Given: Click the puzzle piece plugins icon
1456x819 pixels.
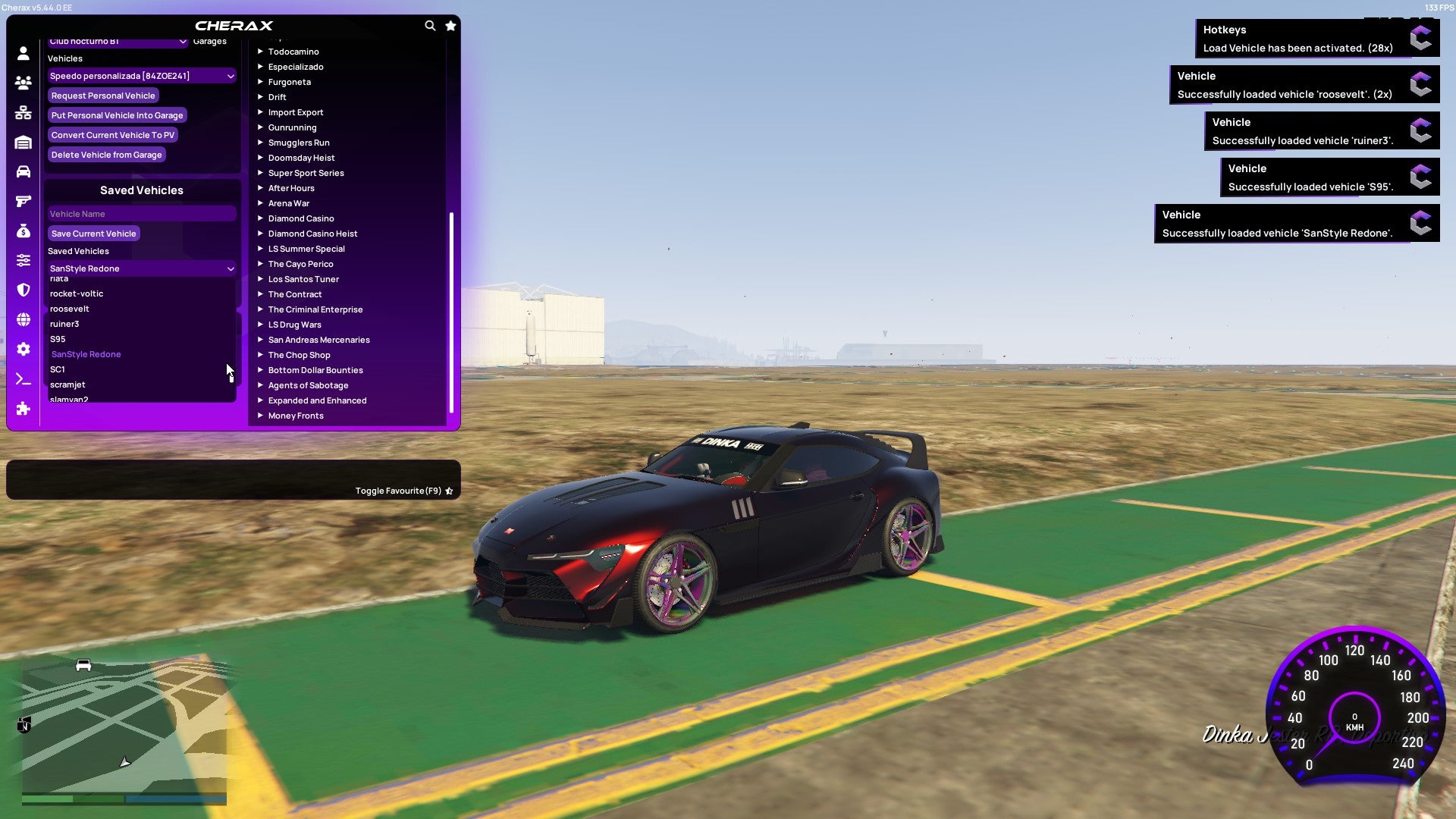Looking at the screenshot, I should click(23, 409).
